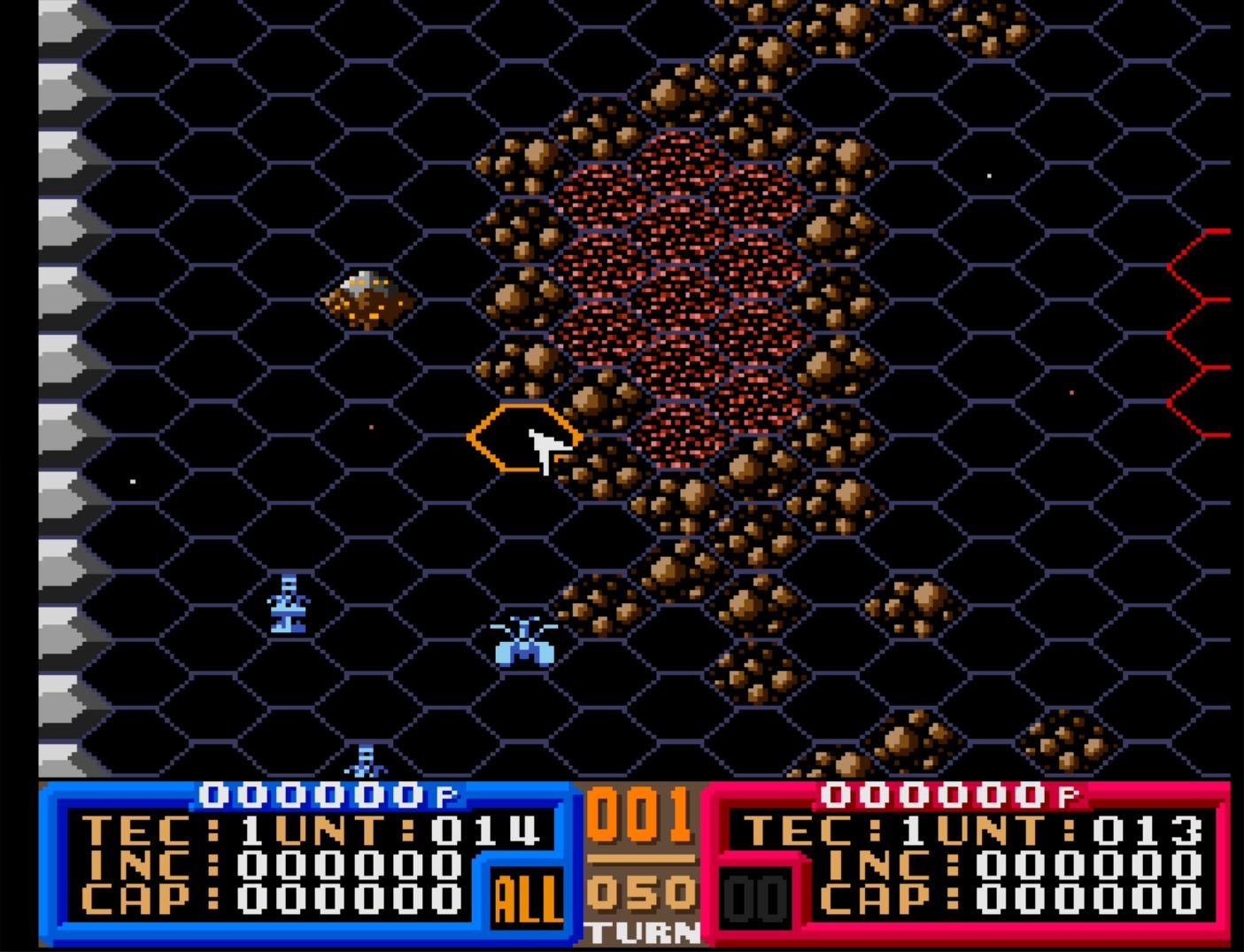Select the blue twin-pod walker unit

525,643
